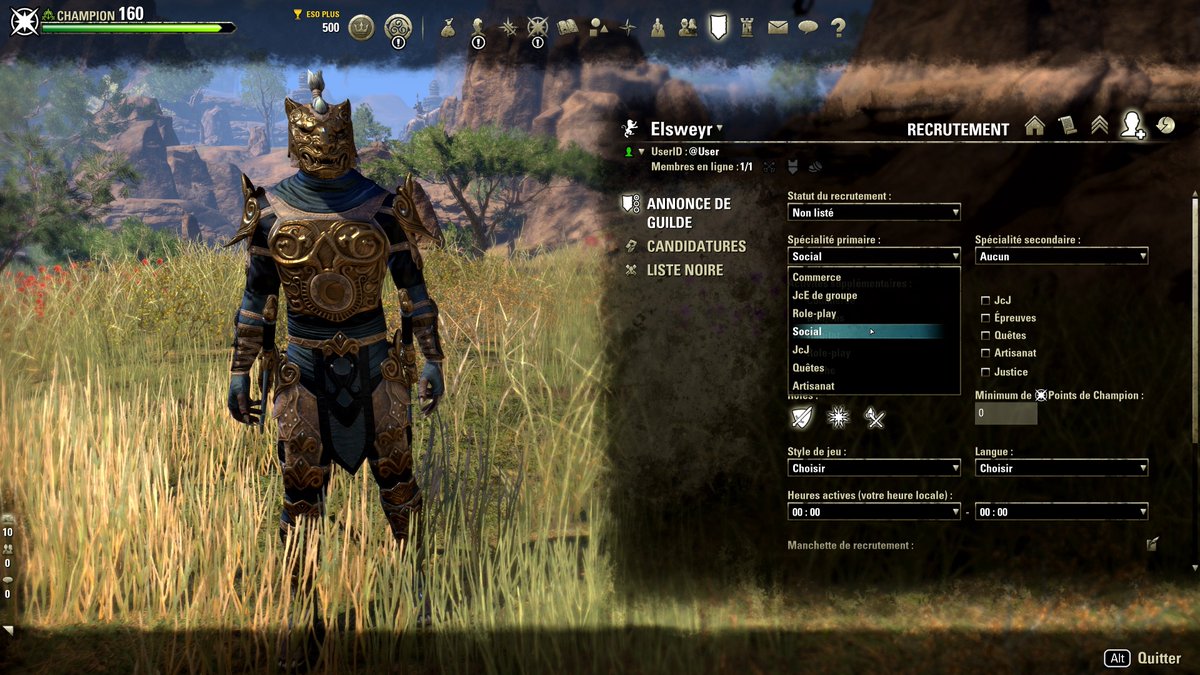1200x675 pixels.
Task: Switch to the Candidatures section
Action: pos(696,246)
